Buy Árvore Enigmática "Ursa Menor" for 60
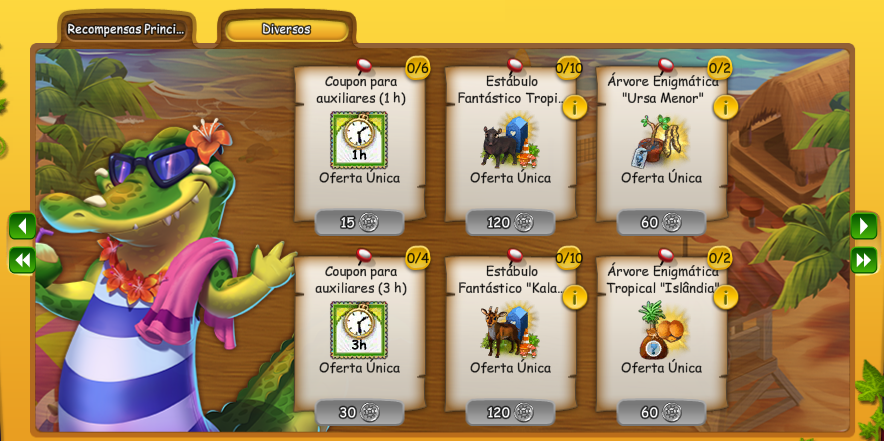This screenshot has width=884, height=441. (x=661, y=222)
